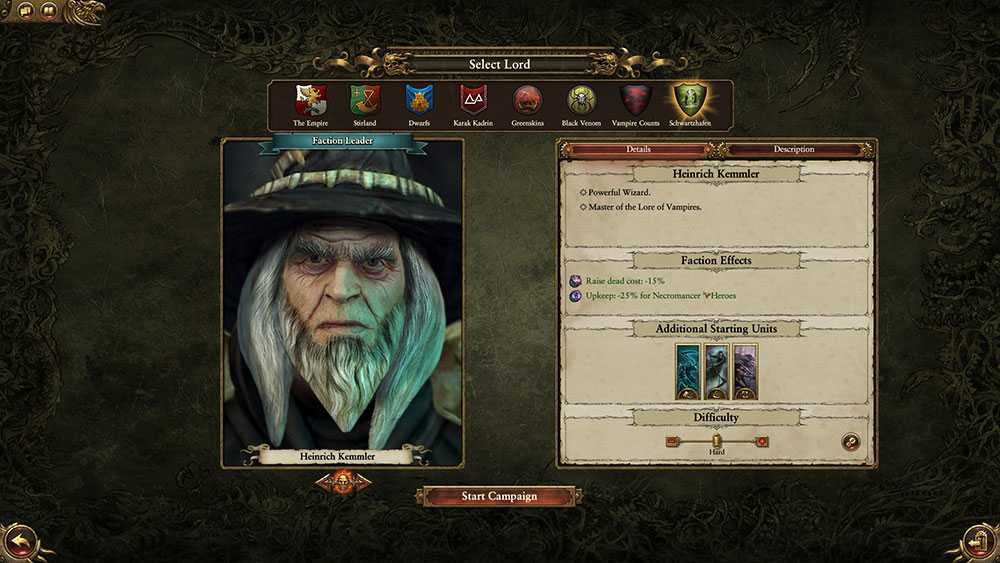Screen dimensions: 1000x563
Task: Start the campaign
Action: 499,496
